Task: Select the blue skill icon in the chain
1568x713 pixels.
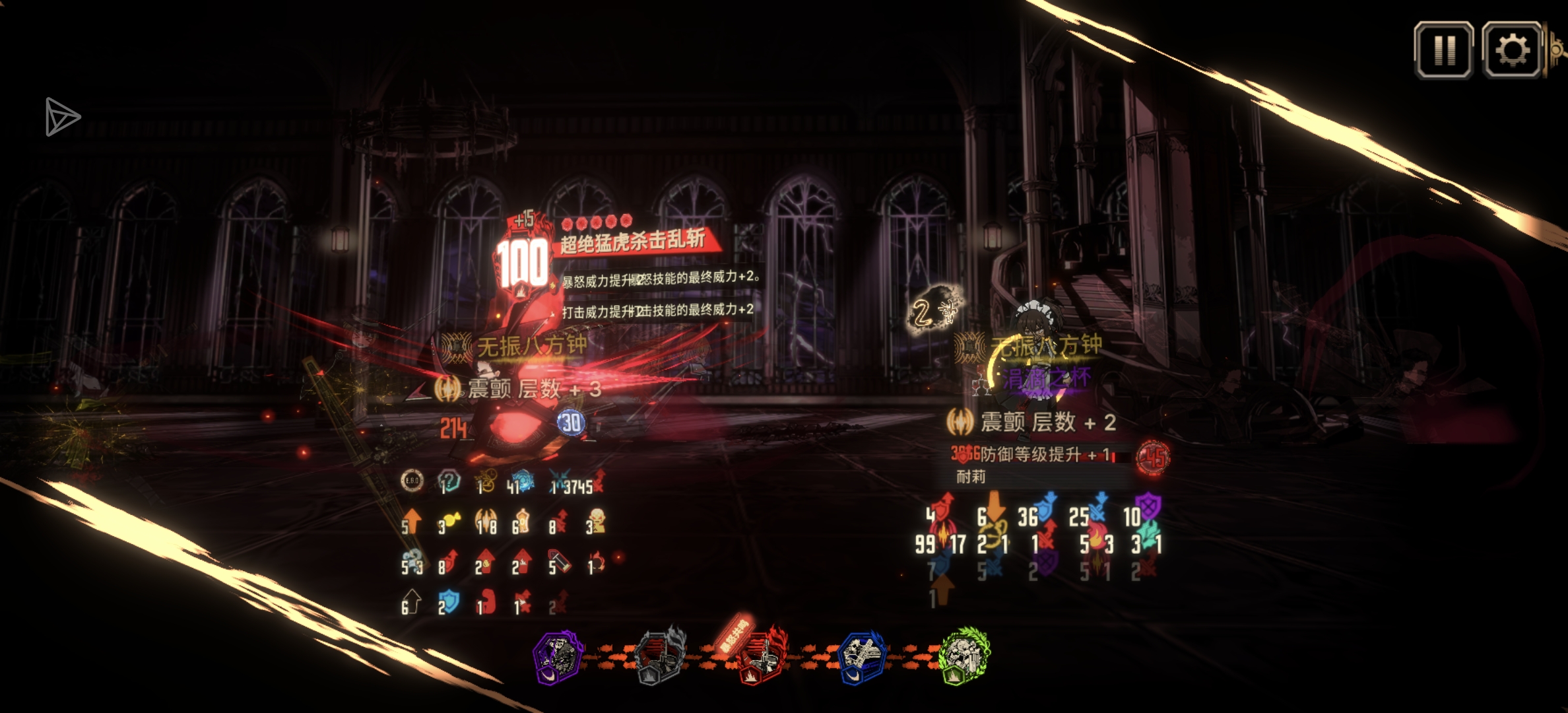Action: [861, 657]
